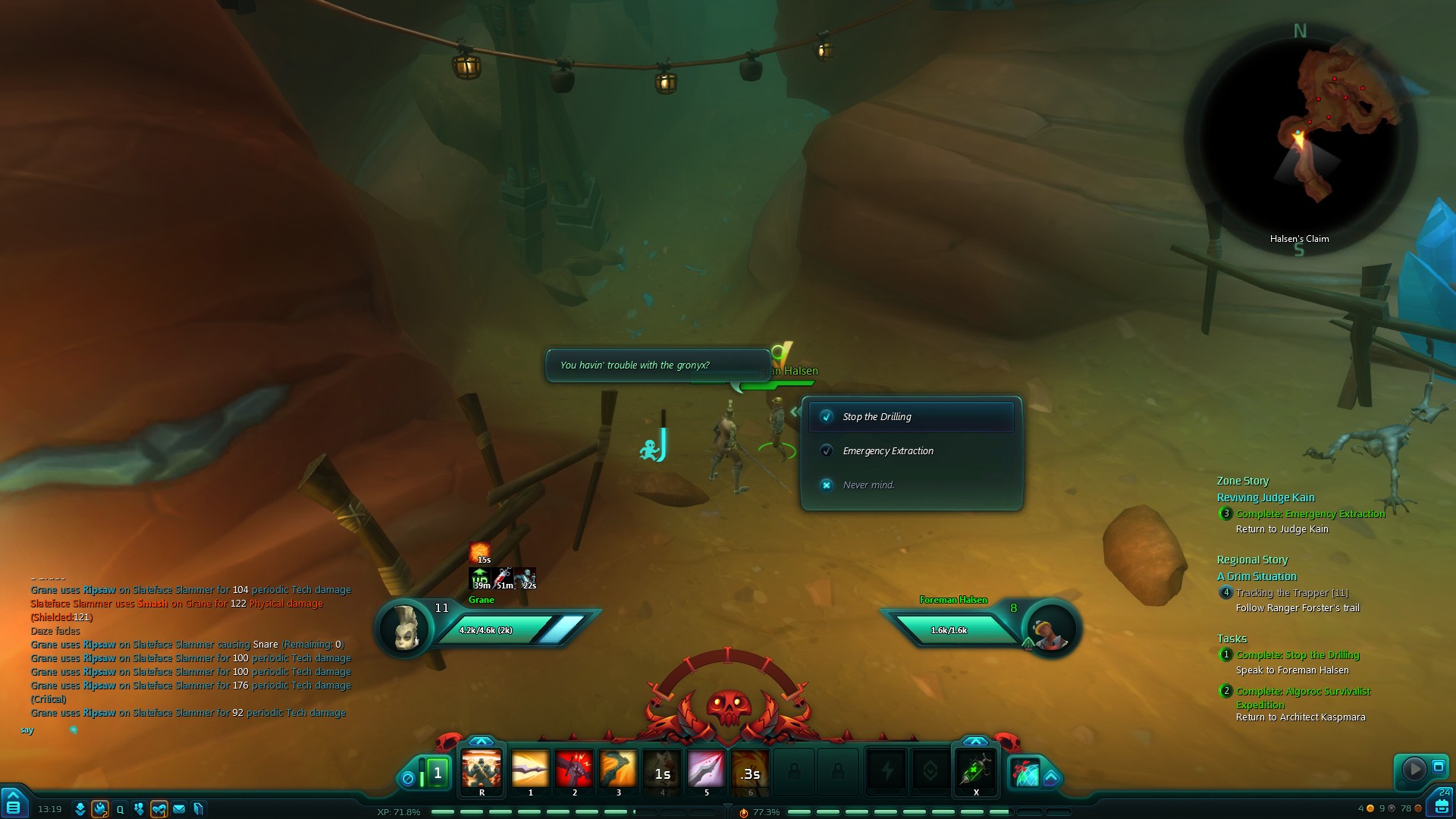The height and width of the screenshot is (819, 1456).
Task: Open the inventory bag showing 24
Action: point(1442,804)
